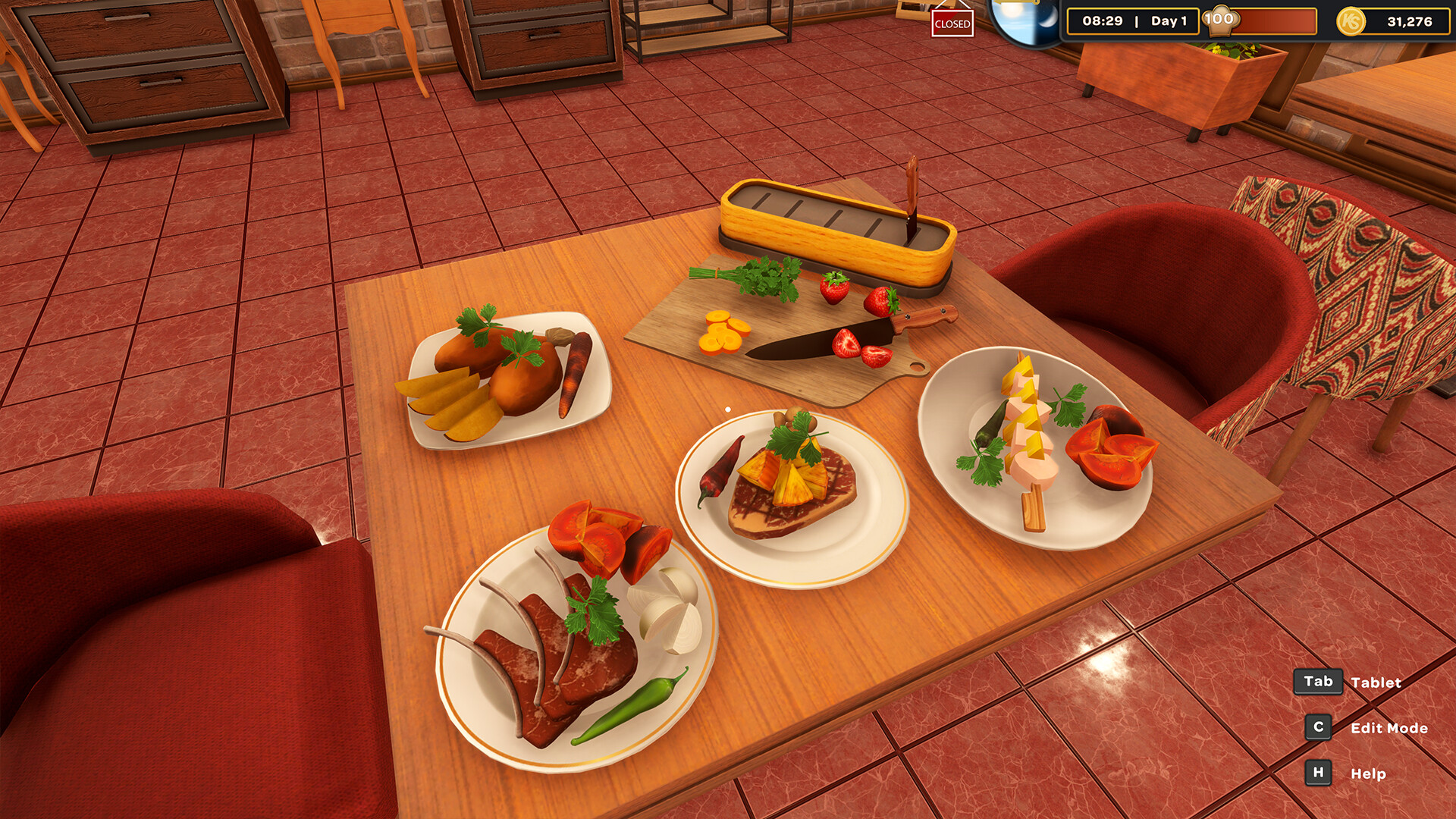Open the Tablet via its label
The height and width of the screenshot is (819, 1456).
pyautogui.click(x=1376, y=682)
